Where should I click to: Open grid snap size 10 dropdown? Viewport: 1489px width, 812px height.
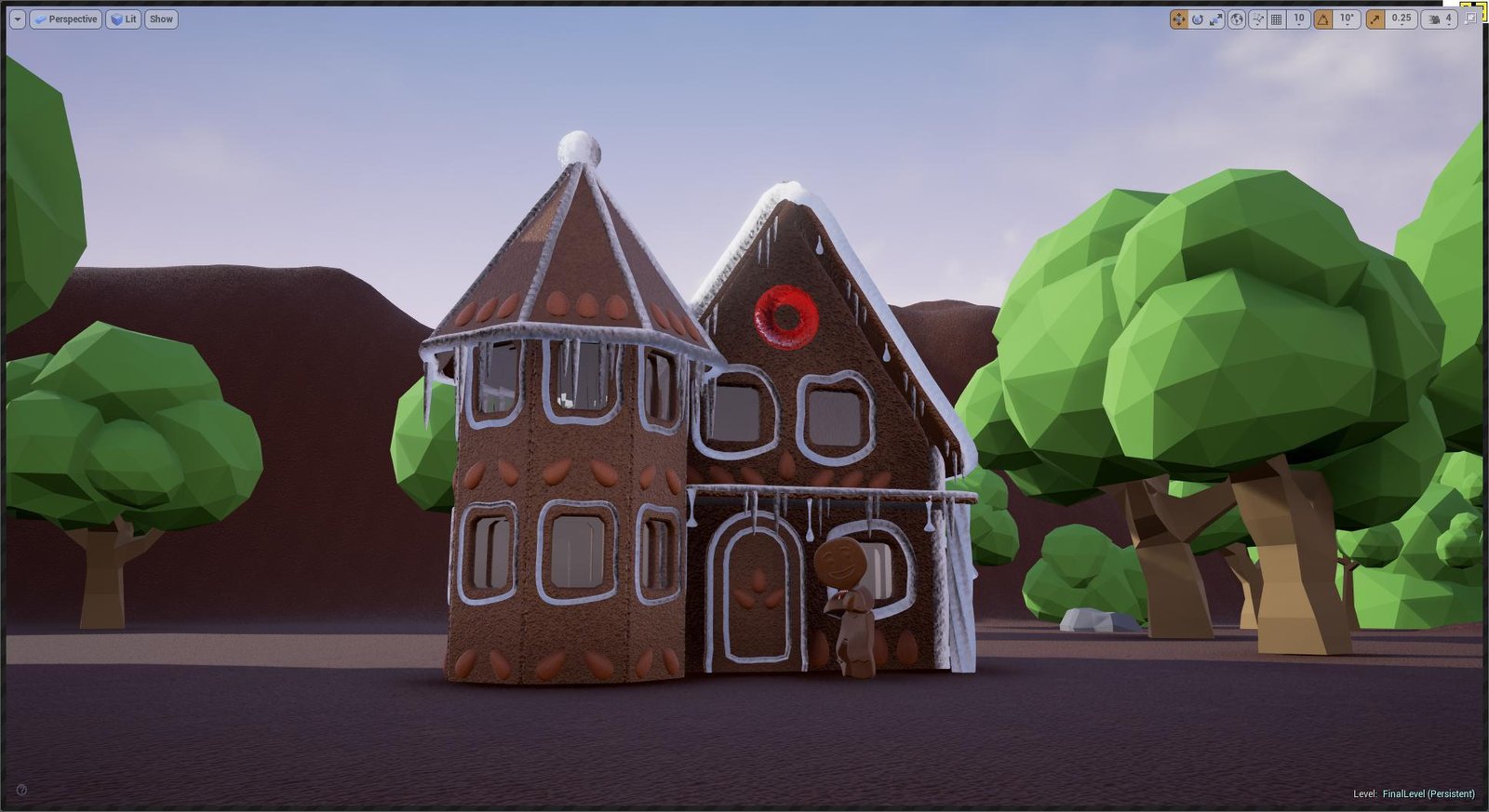[x=1298, y=19]
